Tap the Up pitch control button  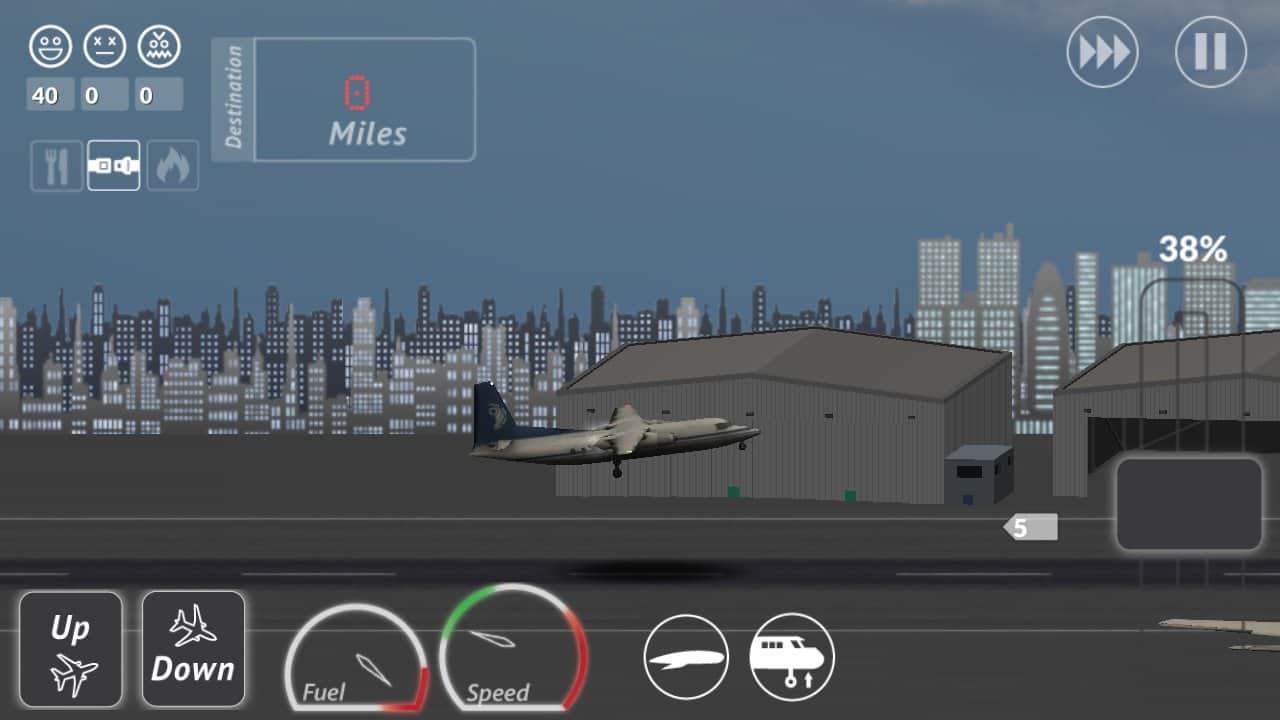point(70,649)
